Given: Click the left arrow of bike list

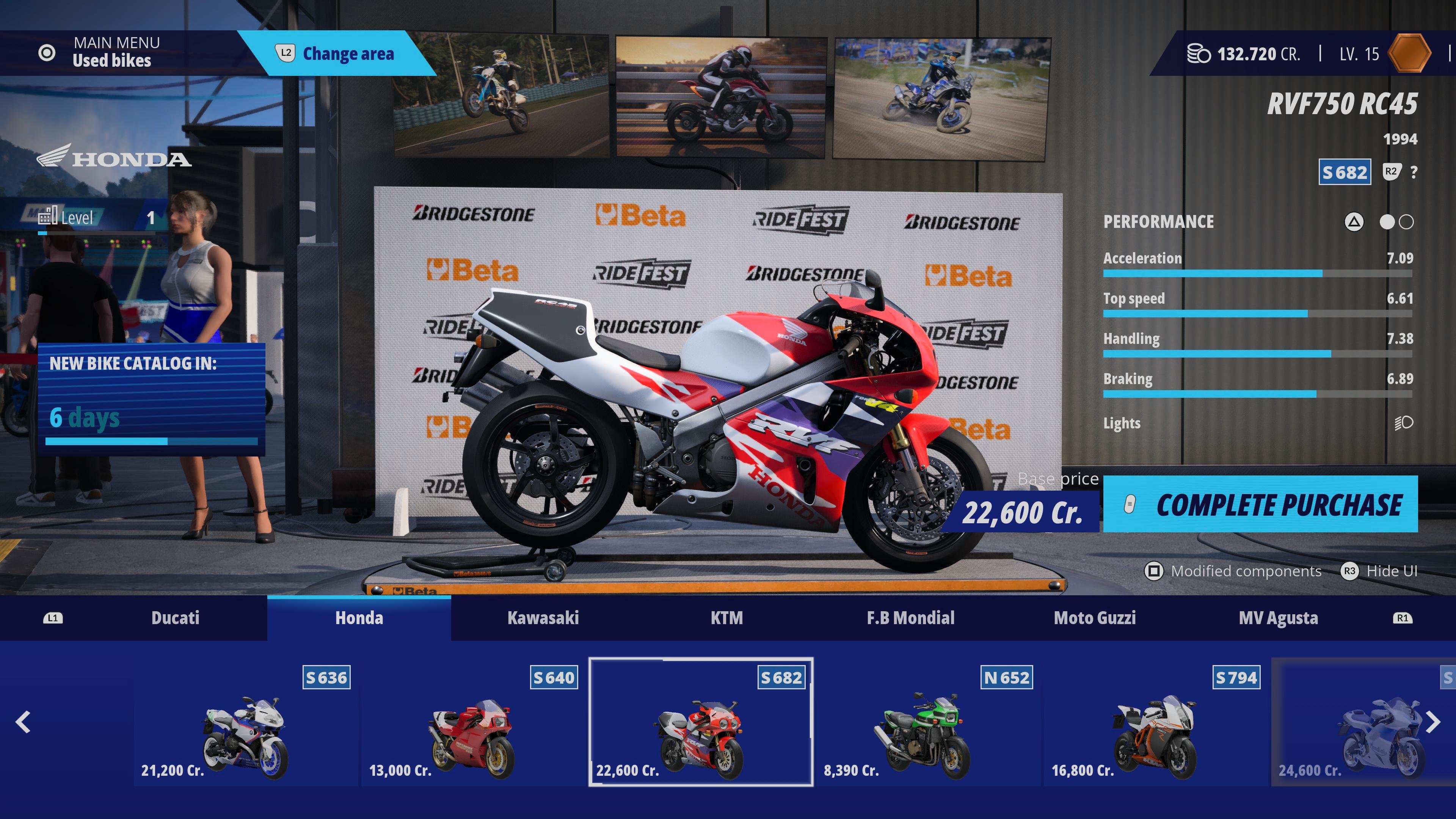Looking at the screenshot, I should [x=23, y=722].
